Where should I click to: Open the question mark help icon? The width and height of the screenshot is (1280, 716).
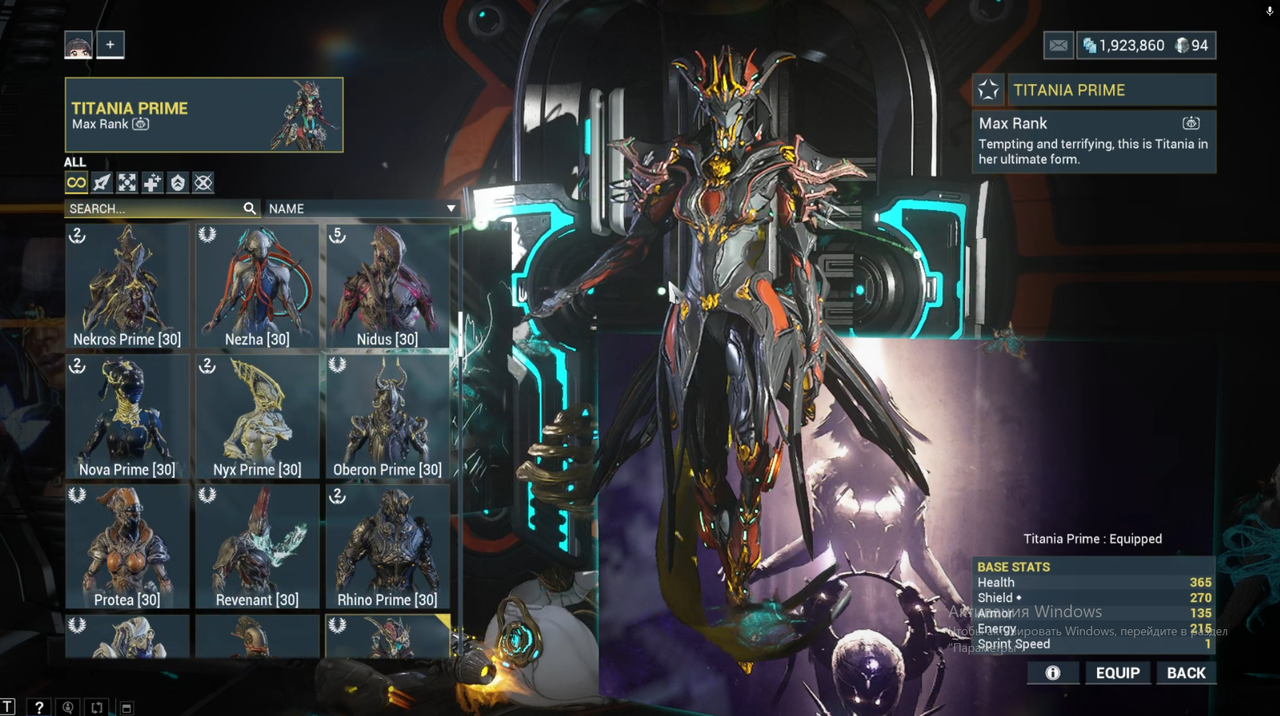click(x=38, y=708)
